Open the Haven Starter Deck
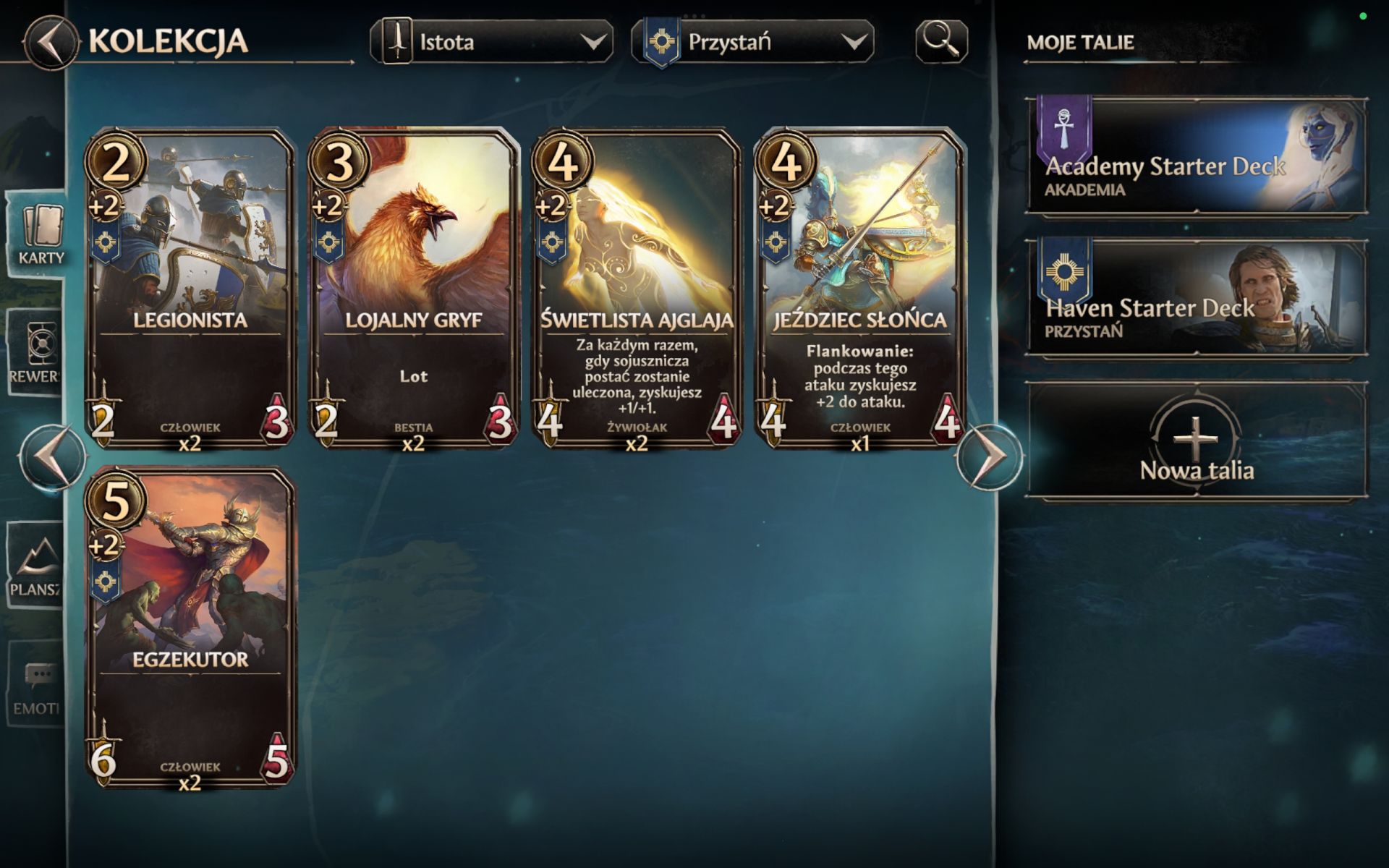The height and width of the screenshot is (868, 1389). pos(1197,297)
